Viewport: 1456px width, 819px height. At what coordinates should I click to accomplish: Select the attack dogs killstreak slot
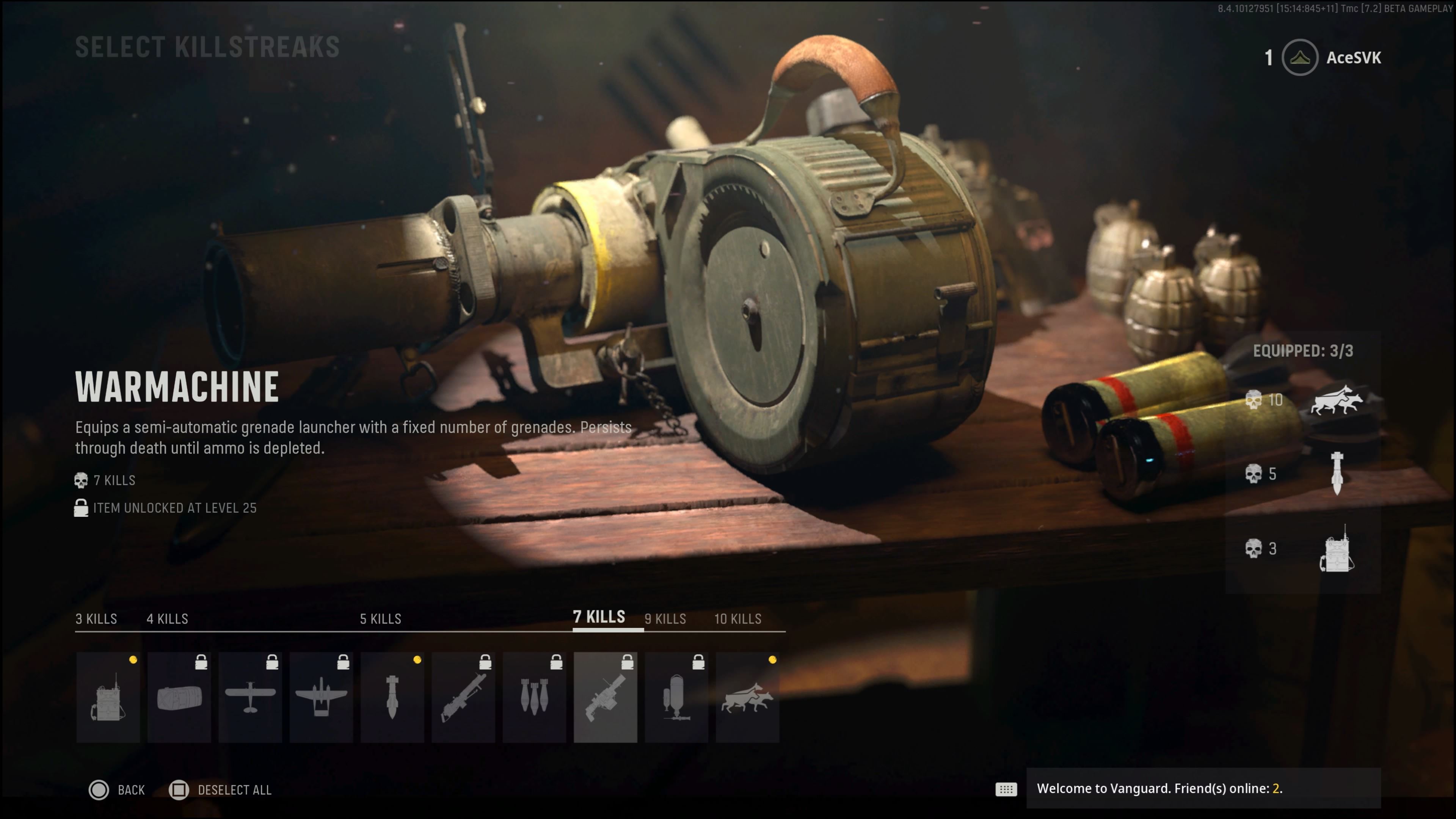747,697
